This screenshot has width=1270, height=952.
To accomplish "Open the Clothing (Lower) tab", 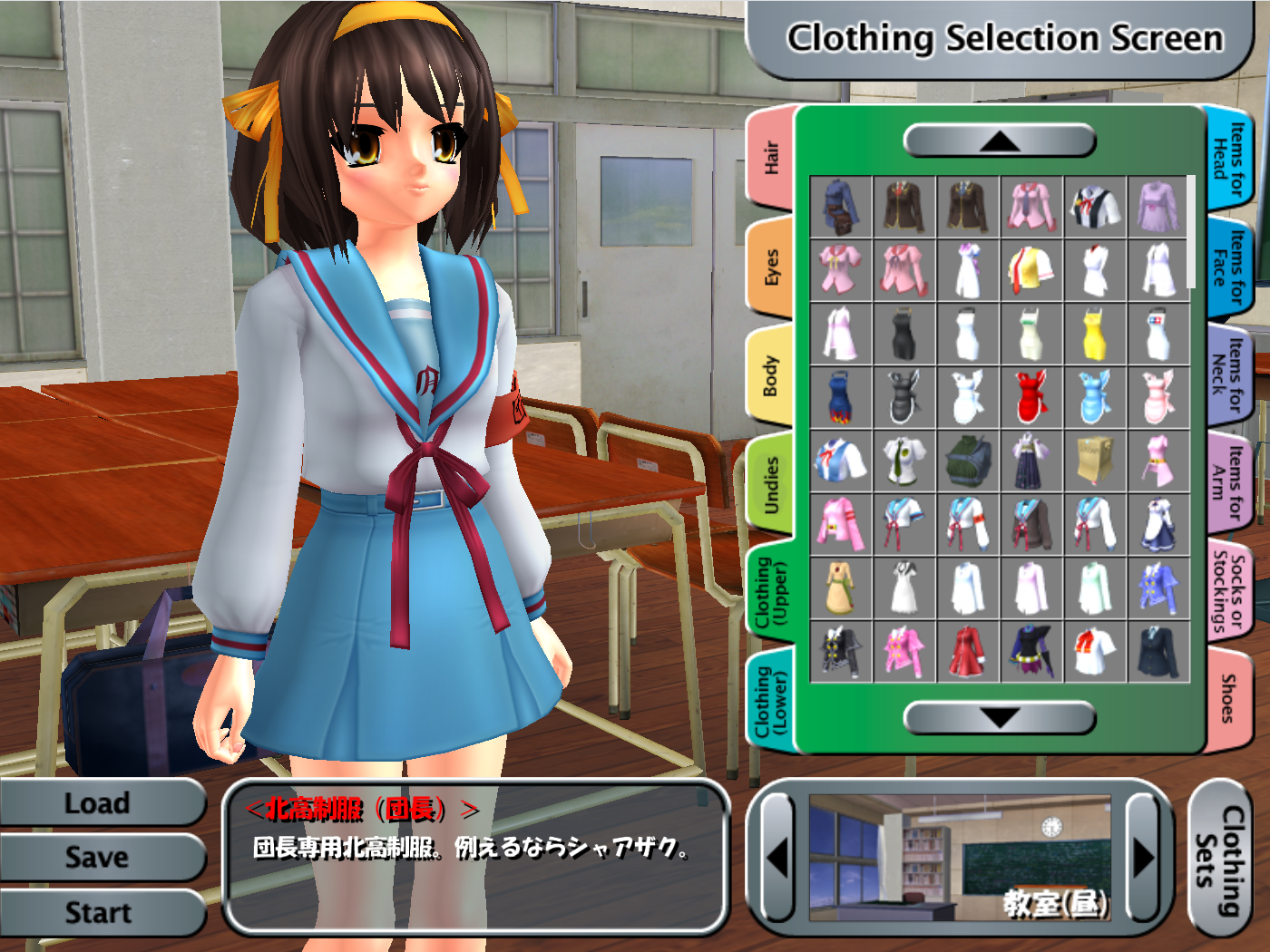I will tap(771, 703).
